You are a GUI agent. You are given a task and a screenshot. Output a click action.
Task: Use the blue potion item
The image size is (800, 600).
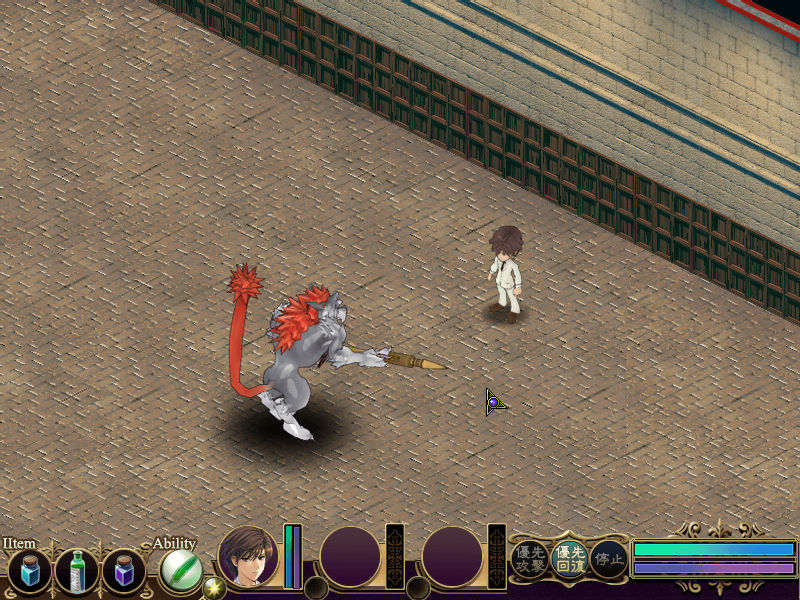[x=29, y=572]
